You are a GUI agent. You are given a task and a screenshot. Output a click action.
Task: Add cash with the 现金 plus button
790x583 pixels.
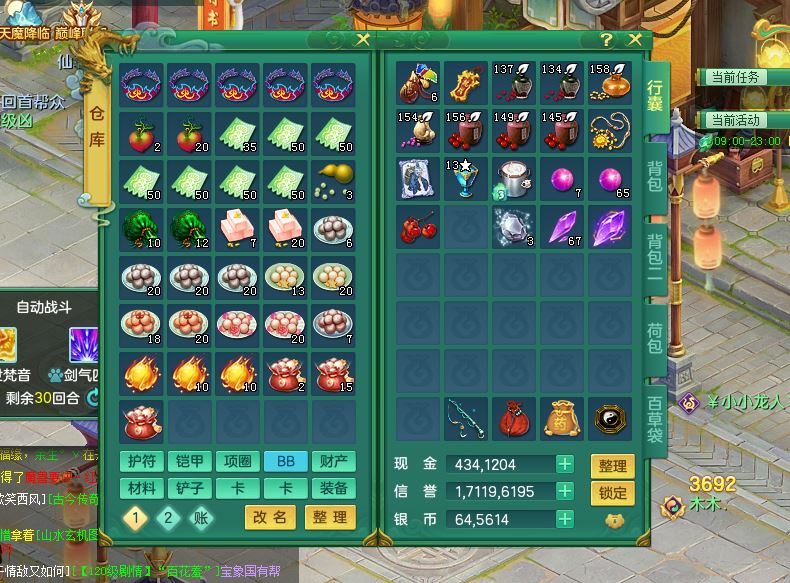565,464
